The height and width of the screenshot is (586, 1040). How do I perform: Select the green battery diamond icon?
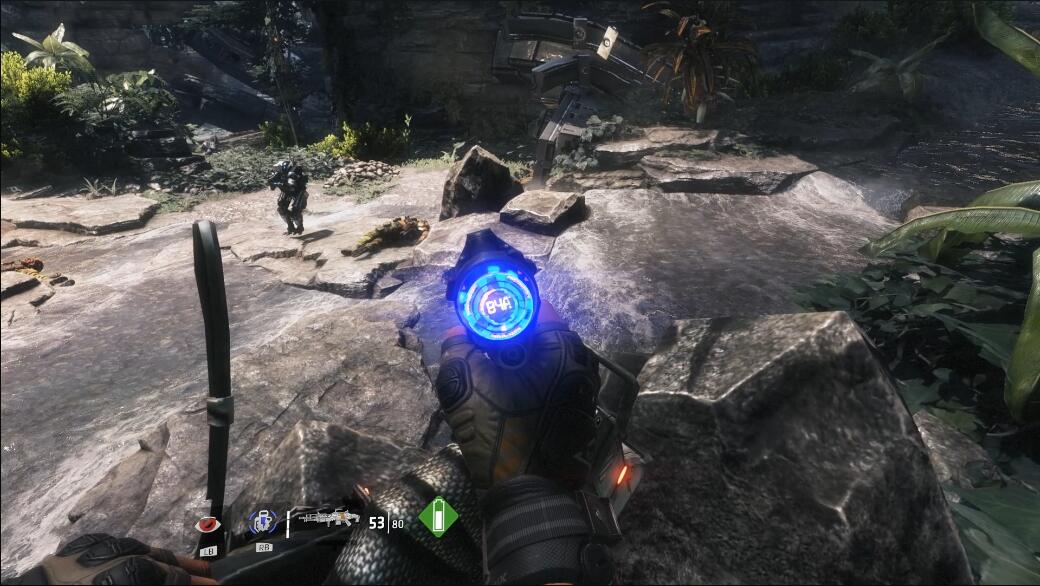pos(437,517)
